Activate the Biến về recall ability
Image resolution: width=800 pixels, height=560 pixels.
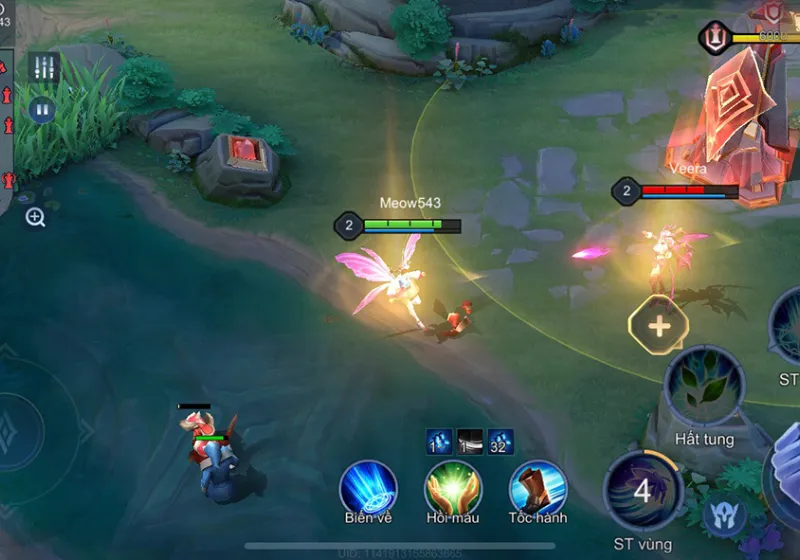point(368,487)
